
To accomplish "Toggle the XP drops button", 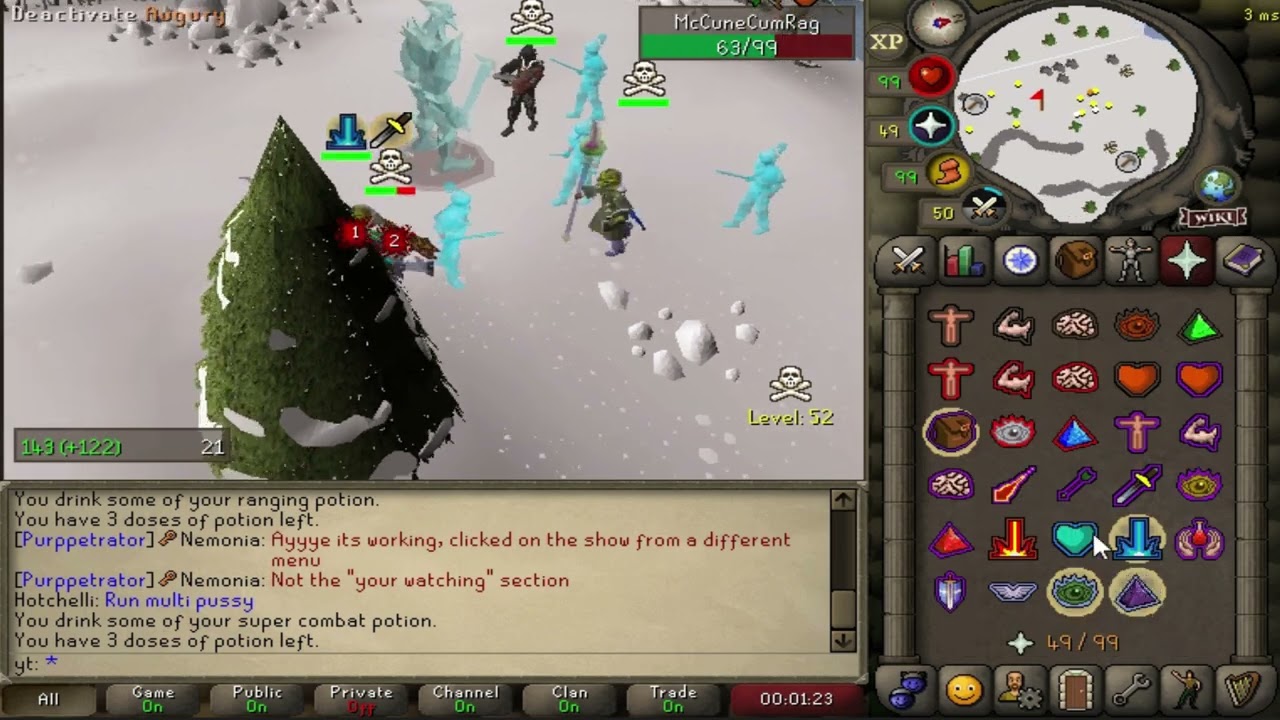I will click(886, 41).
